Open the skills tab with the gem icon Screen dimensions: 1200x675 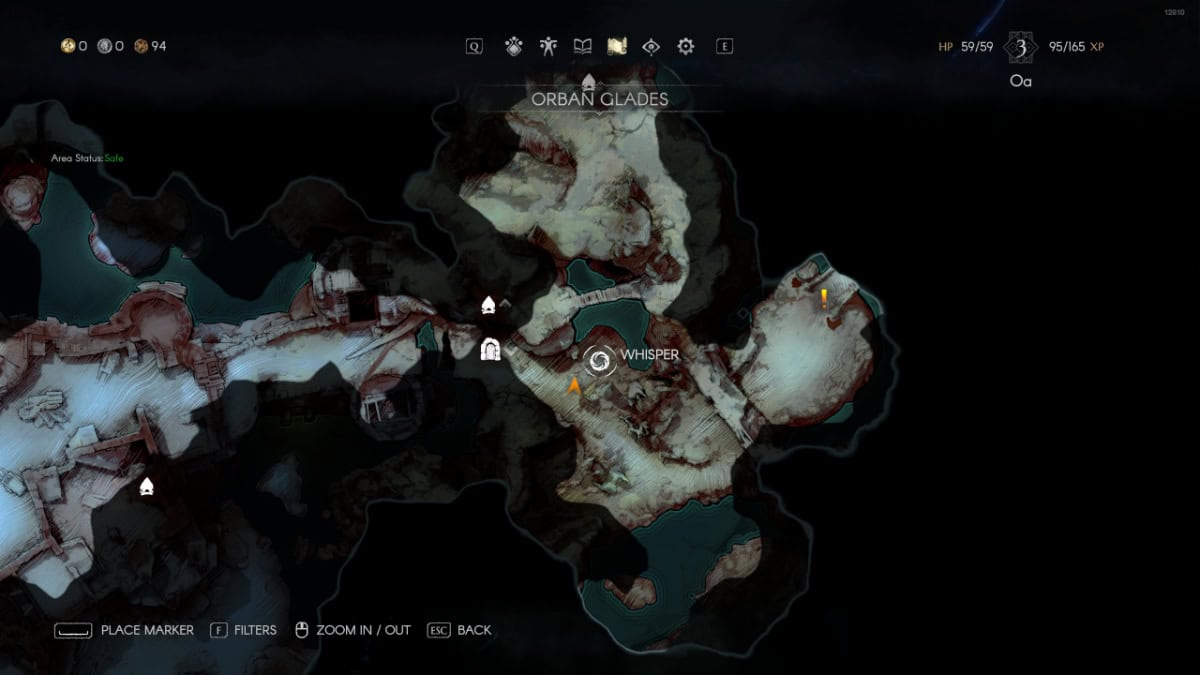(x=514, y=46)
